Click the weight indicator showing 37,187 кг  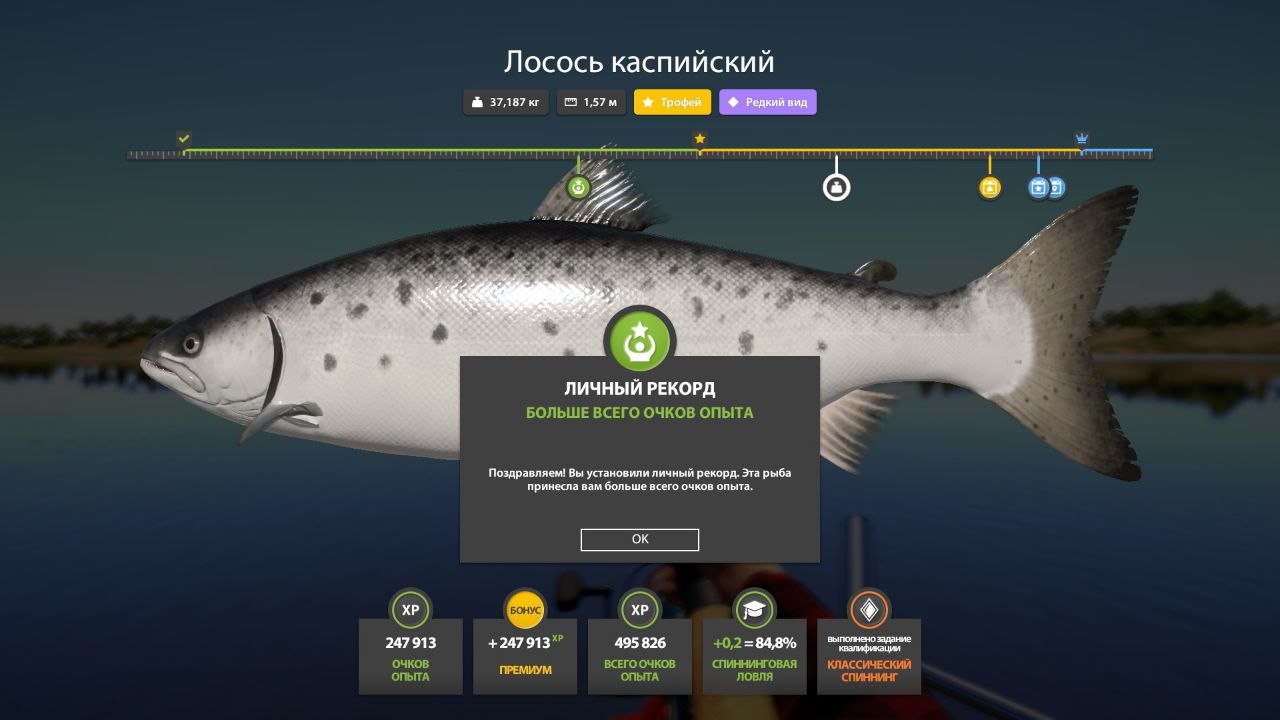pos(505,102)
